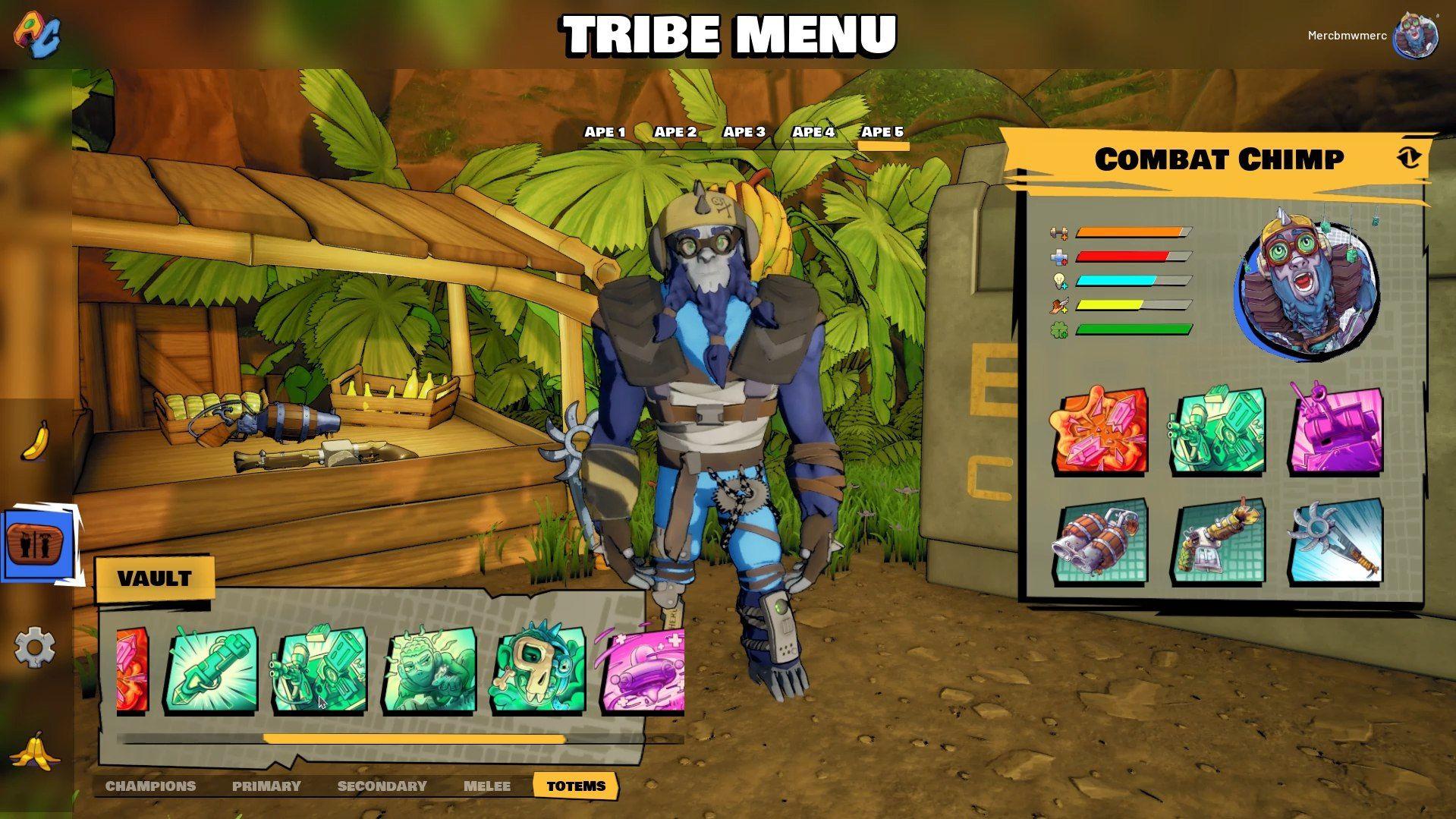Screen dimensions: 1456x819
Task: Switch to the Ape 1 tab
Action: (605, 132)
